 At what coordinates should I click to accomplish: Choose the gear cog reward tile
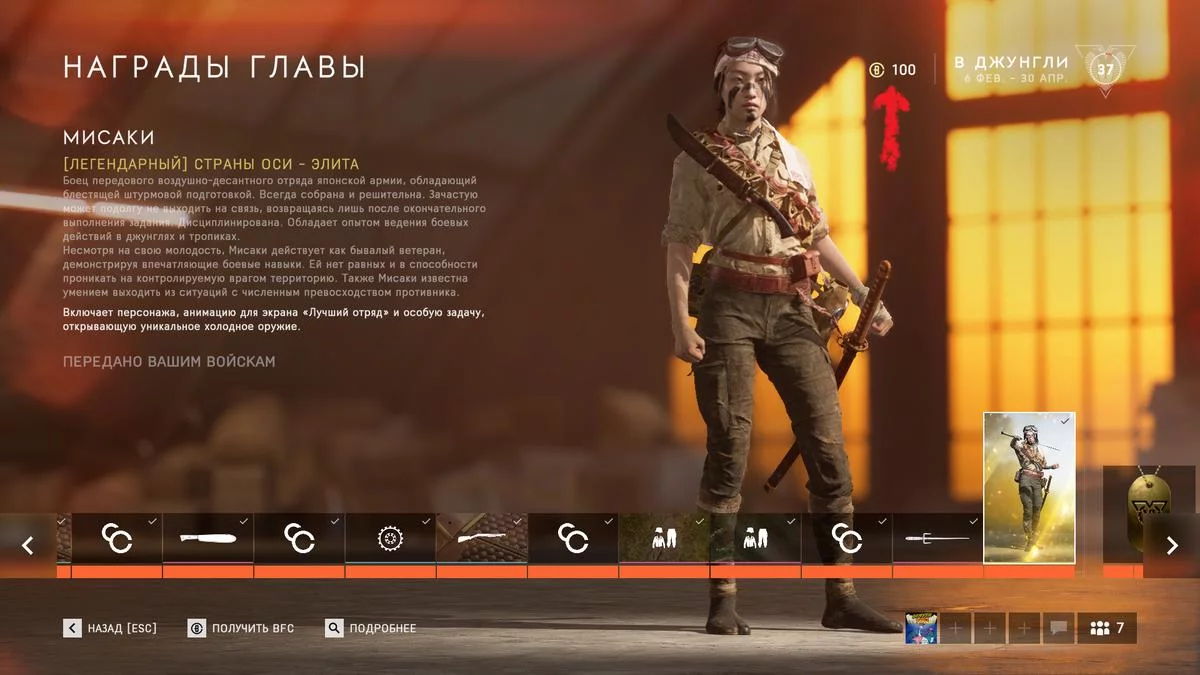tap(390, 538)
